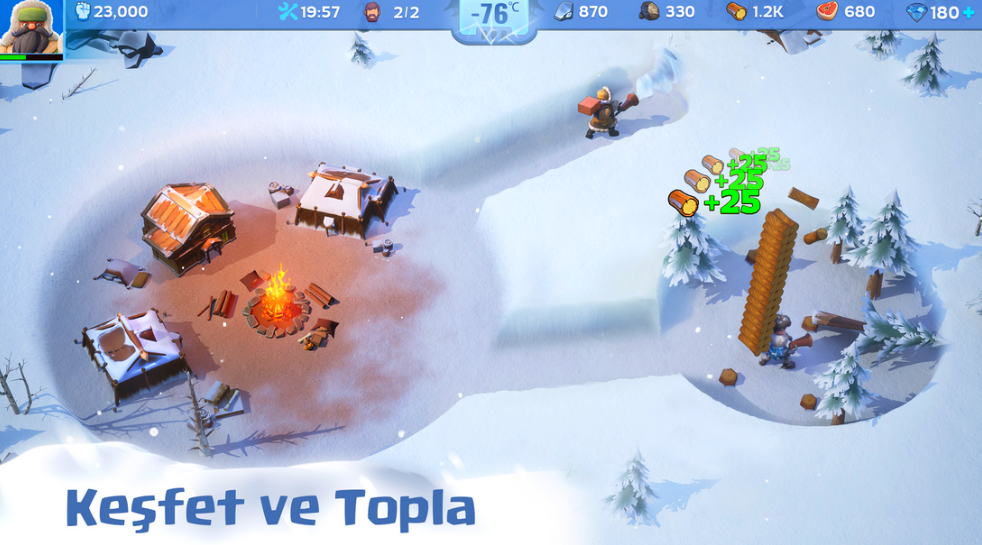Open the builder queue wrench icon
The width and height of the screenshot is (982, 545).
(288, 12)
